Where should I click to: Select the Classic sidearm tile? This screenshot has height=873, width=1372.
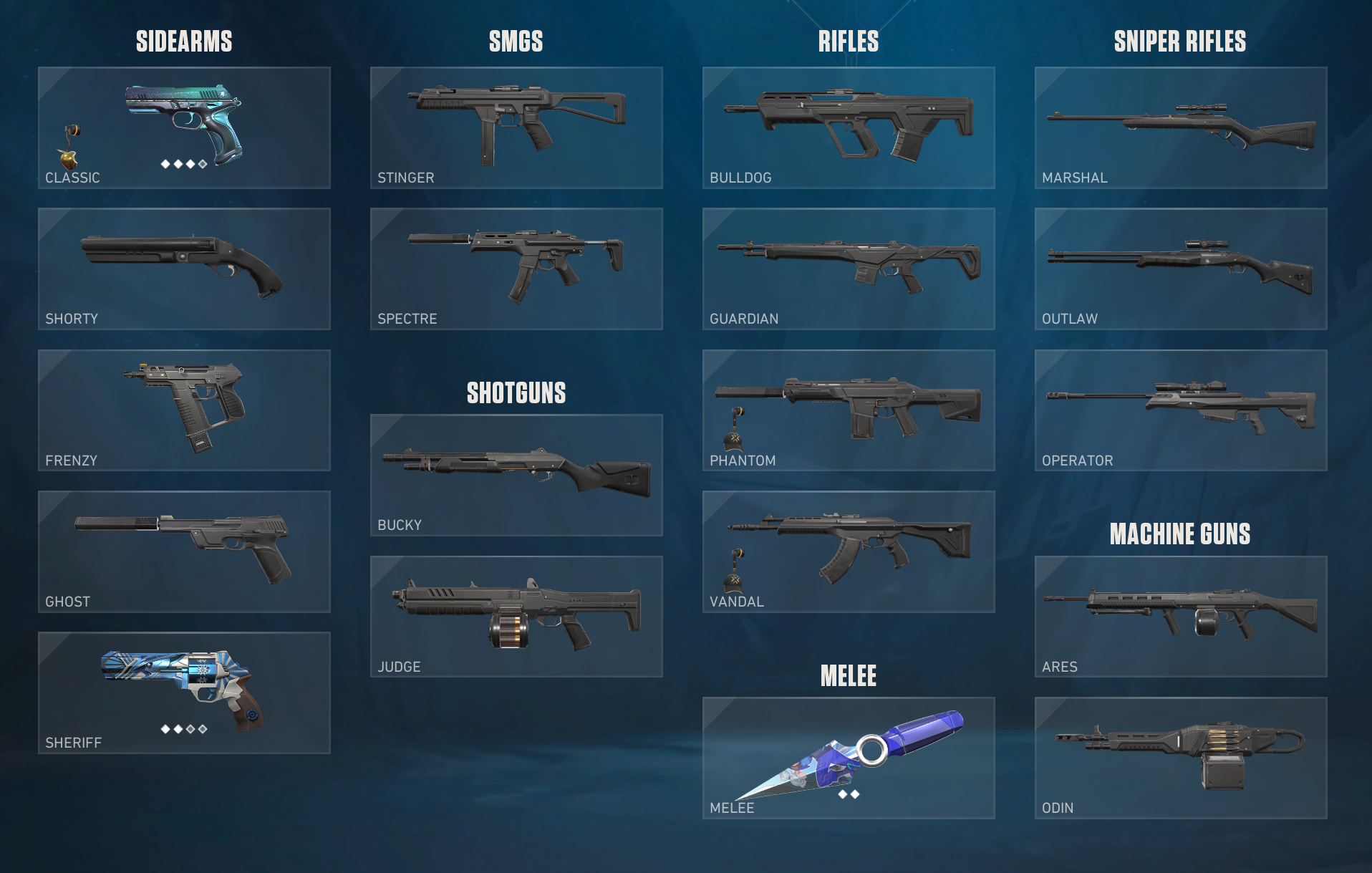coord(184,127)
